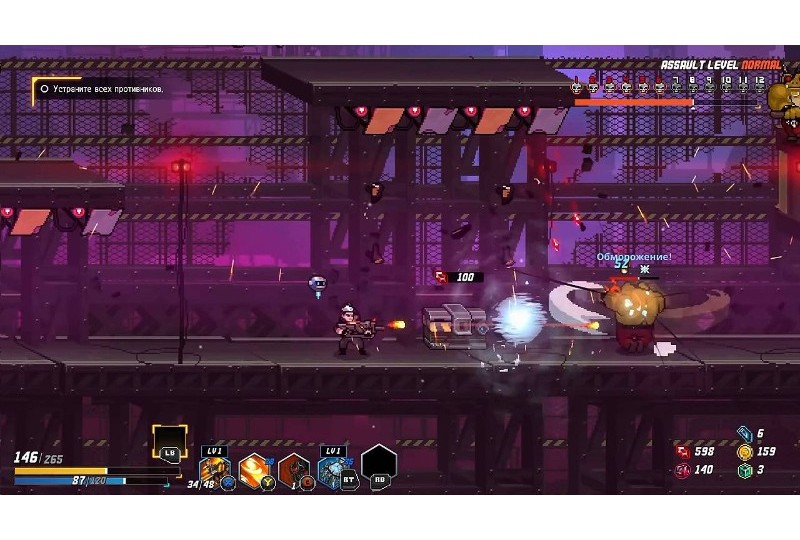Use the dark red grenade item icon
Viewport: 800px width, 540px height.
(294, 469)
